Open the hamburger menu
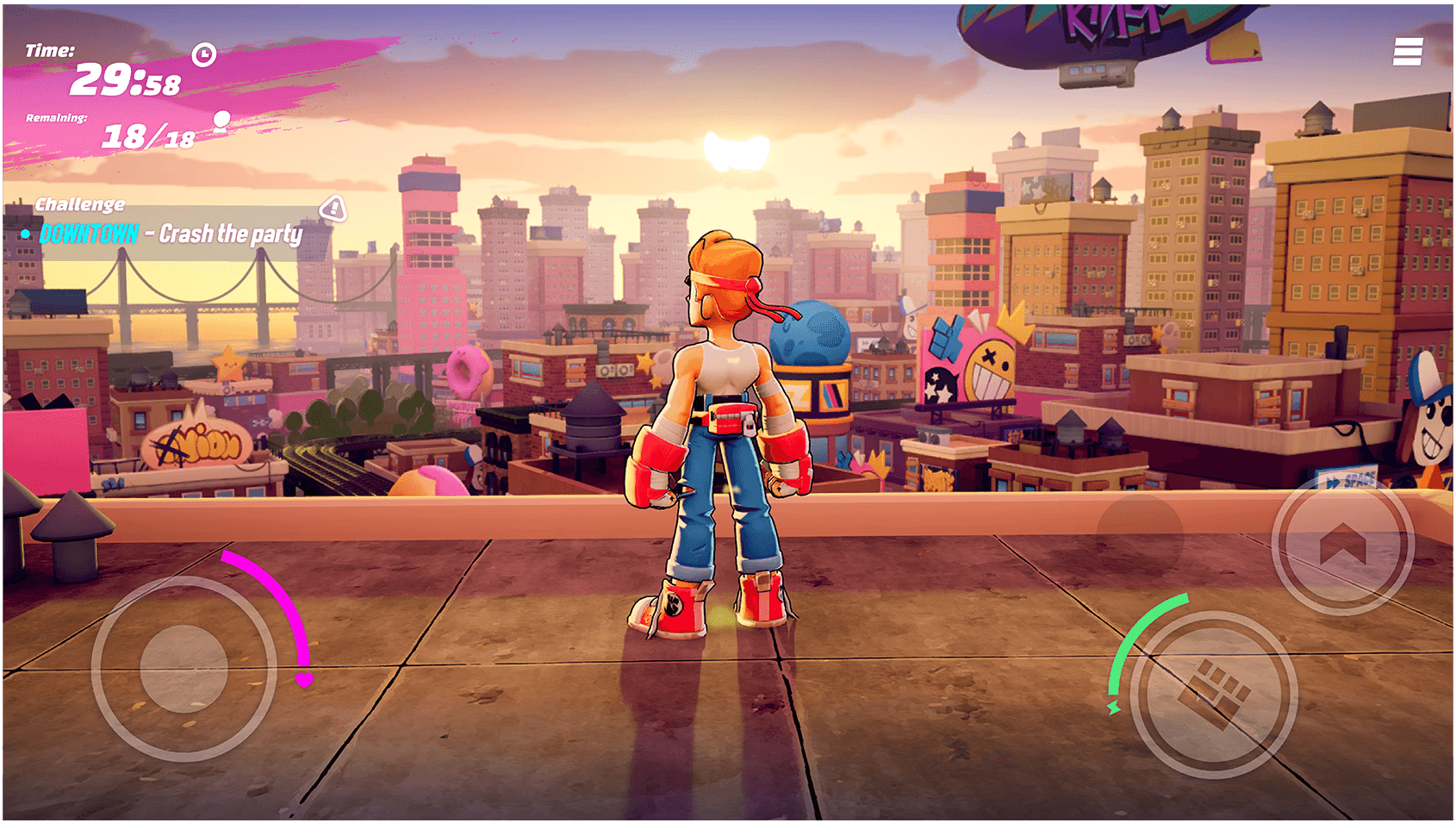1456x823 pixels. point(1408,52)
